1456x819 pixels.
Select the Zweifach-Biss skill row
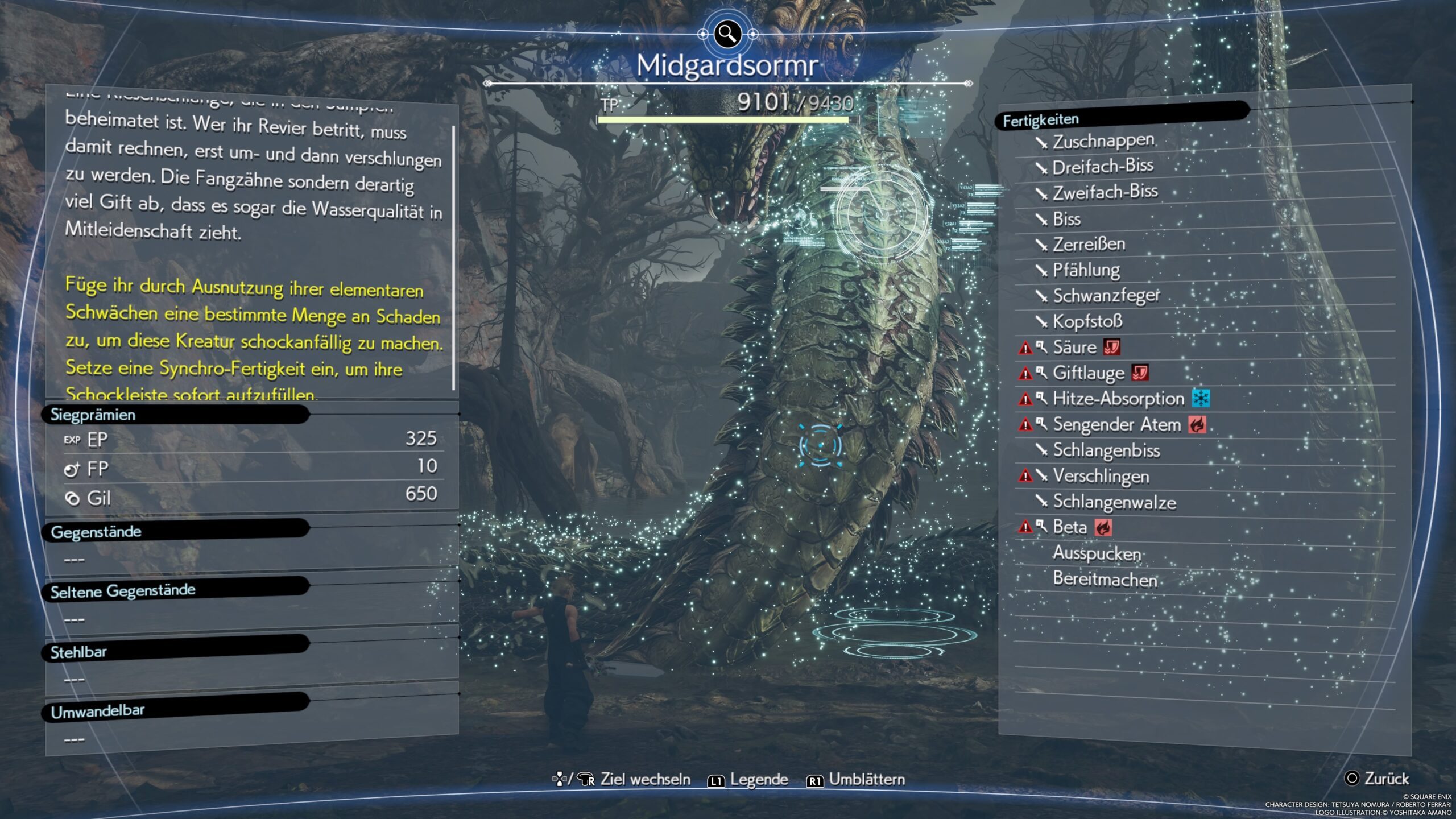pos(1105,192)
